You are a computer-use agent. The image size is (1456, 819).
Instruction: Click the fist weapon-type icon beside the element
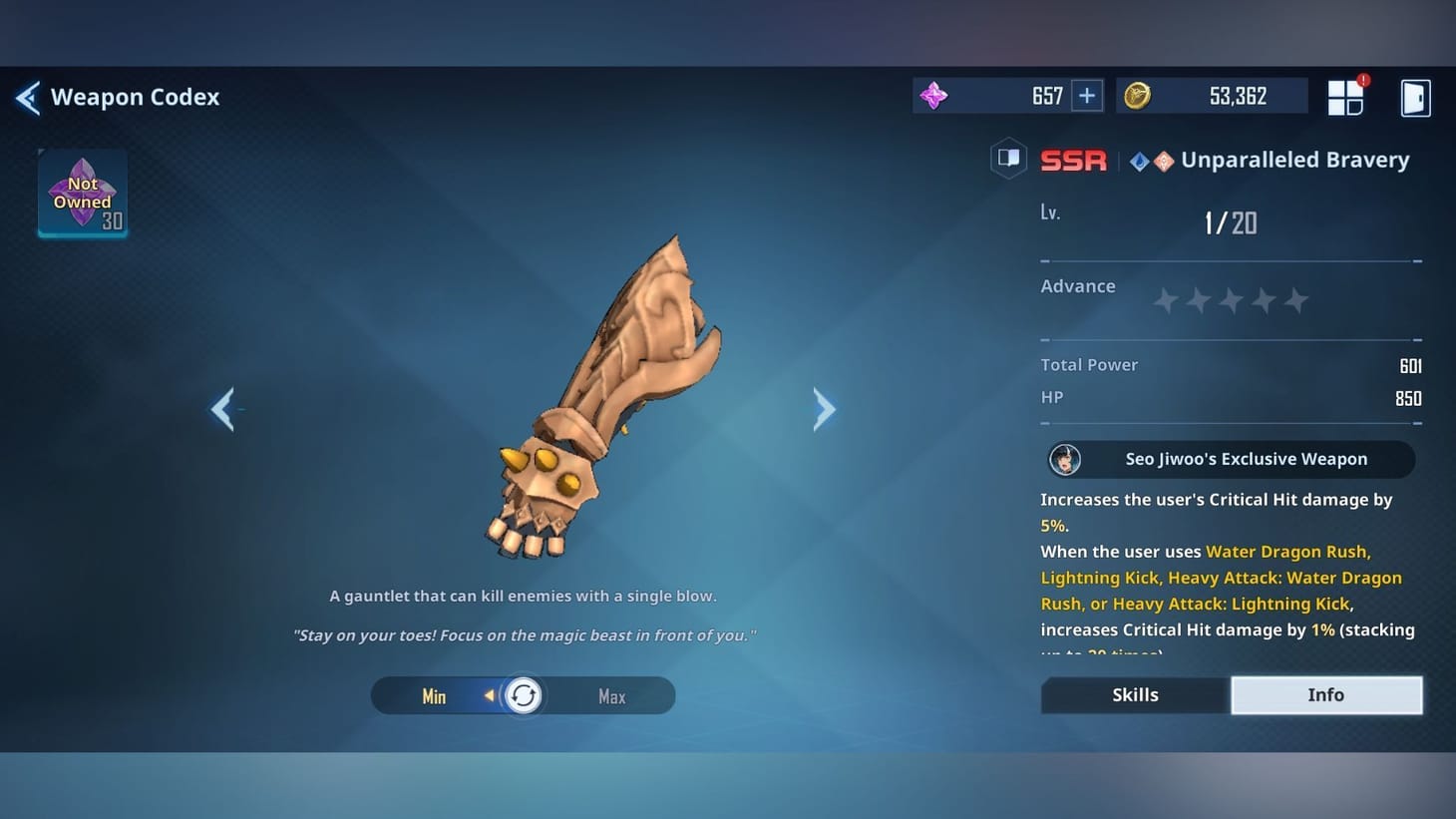tap(1163, 160)
